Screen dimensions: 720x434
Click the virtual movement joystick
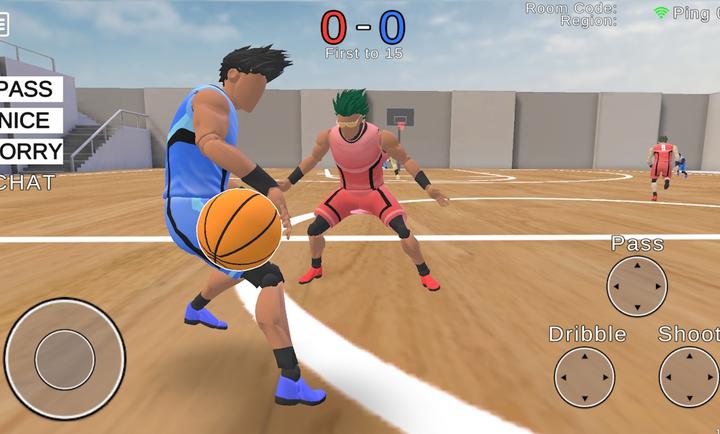click(x=65, y=359)
